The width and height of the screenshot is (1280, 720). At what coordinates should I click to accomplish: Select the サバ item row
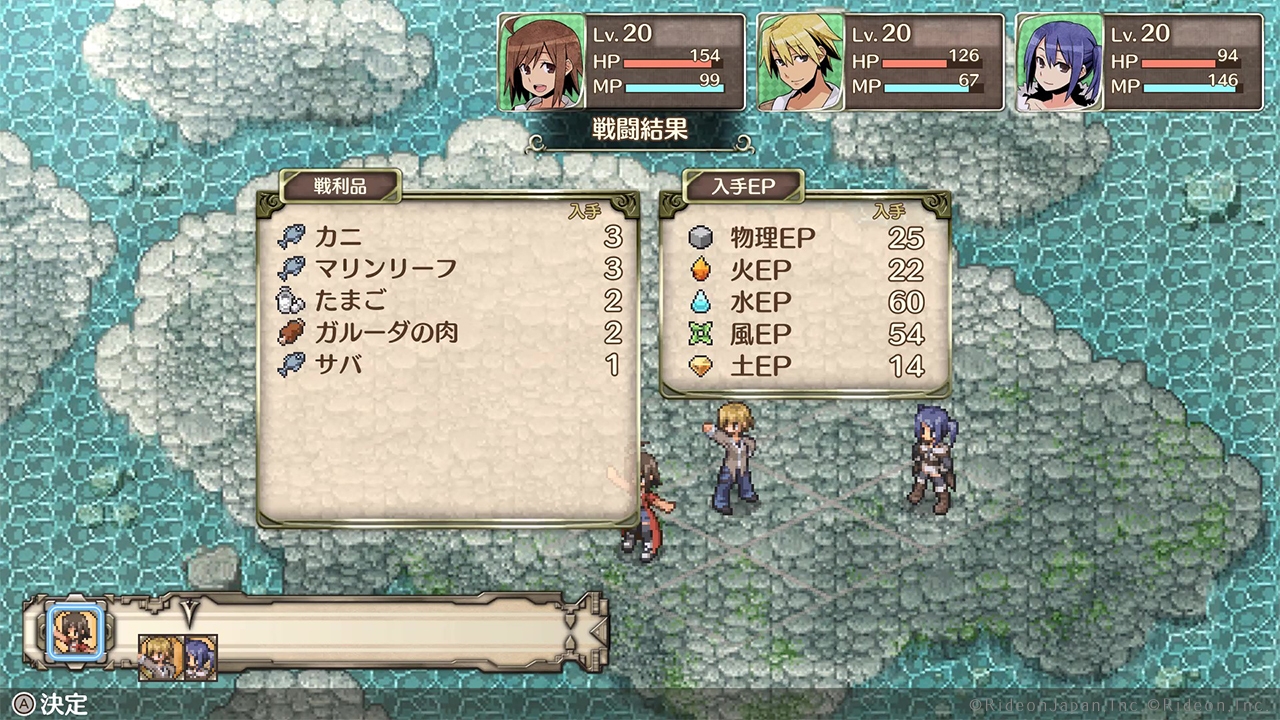[x=450, y=365]
